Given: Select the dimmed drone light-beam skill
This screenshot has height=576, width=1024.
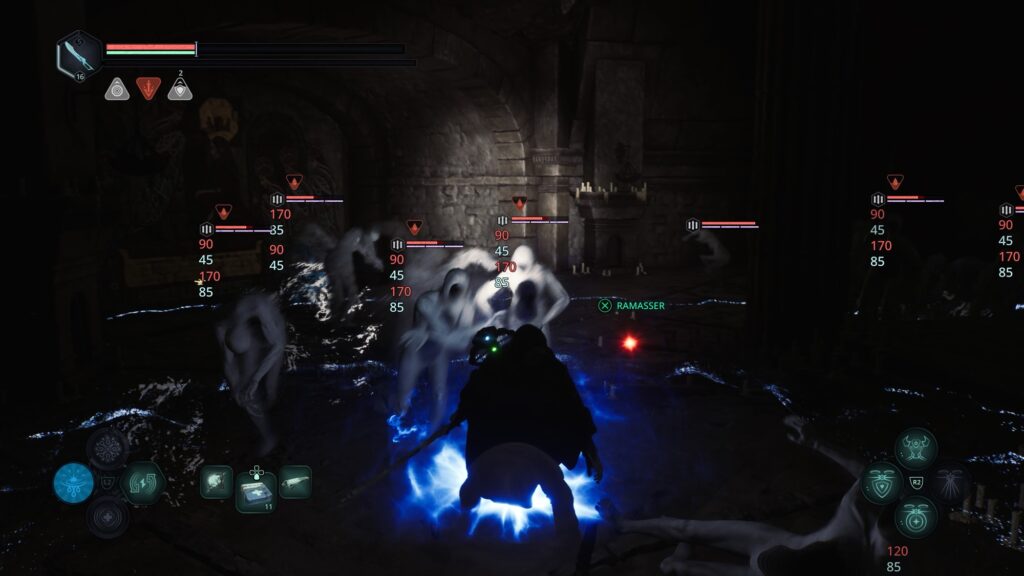Looking at the screenshot, I should [950, 484].
